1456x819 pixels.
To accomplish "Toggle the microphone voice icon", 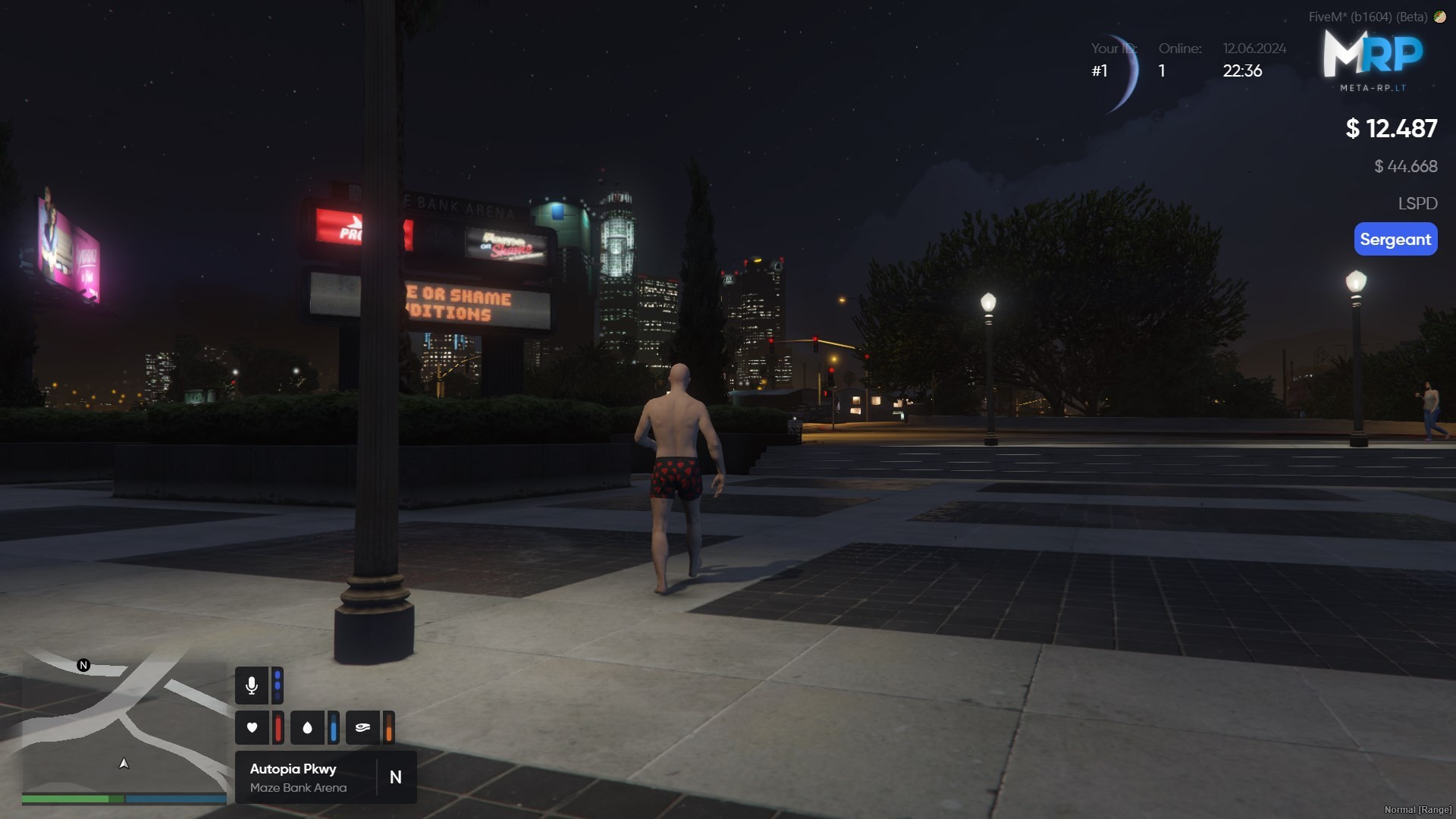I will click(x=252, y=686).
